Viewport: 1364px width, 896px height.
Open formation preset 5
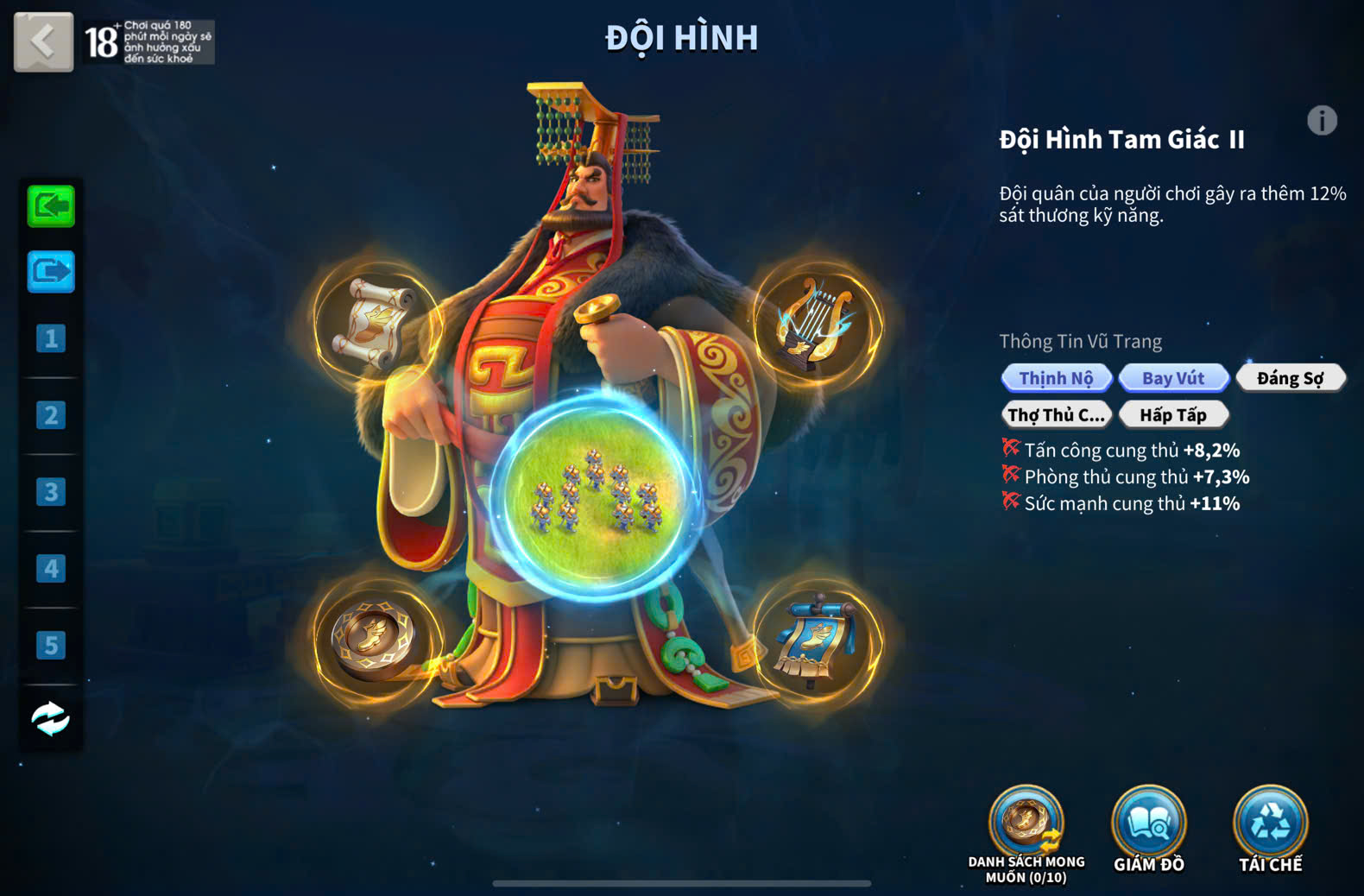51,645
